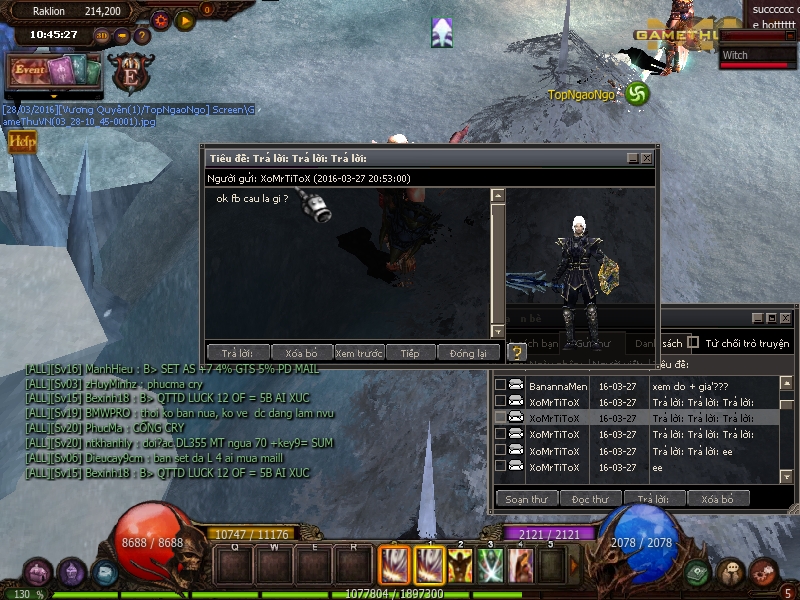Image resolution: width=800 pixels, height=600 pixels.
Task: Click the yellow Help button
Action: click(x=21, y=142)
